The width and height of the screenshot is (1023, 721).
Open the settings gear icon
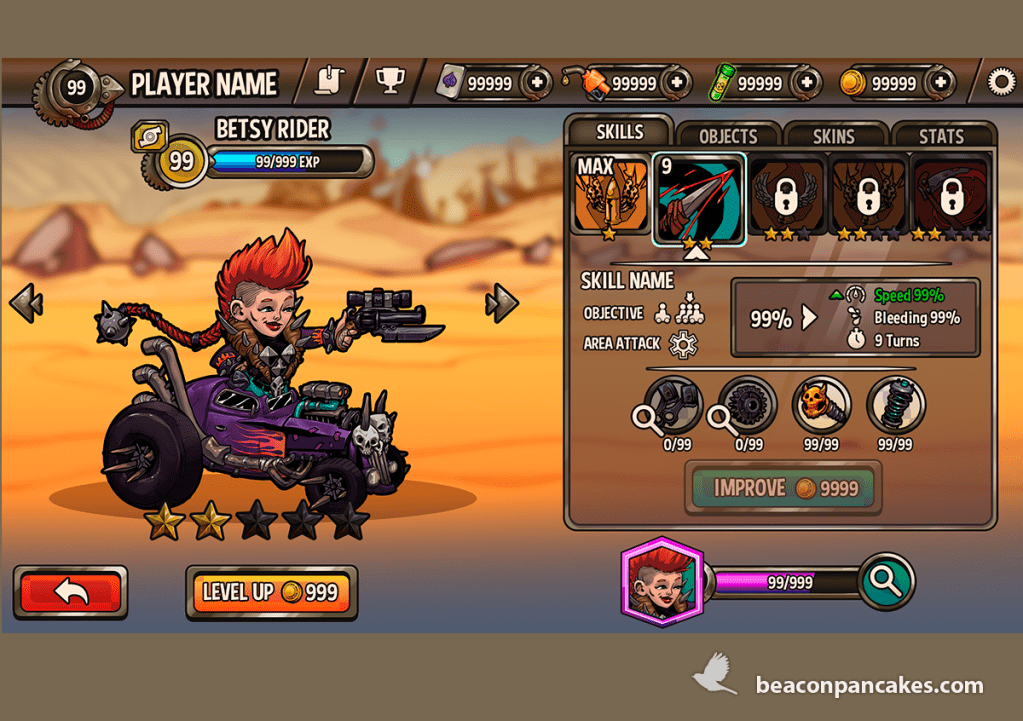[x=1000, y=82]
